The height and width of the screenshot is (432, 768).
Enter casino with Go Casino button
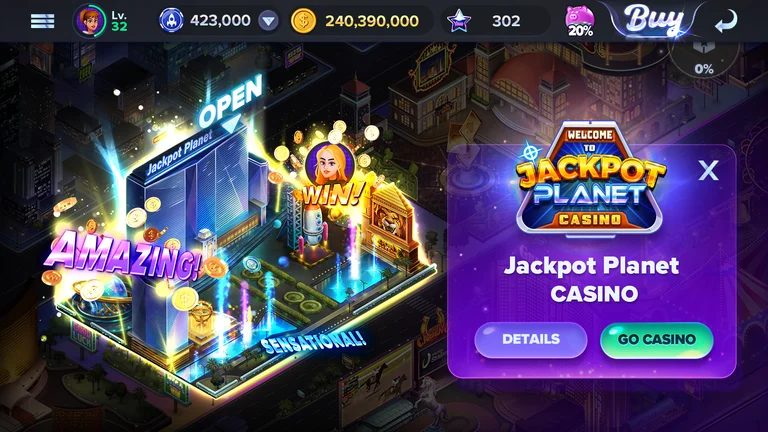656,339
